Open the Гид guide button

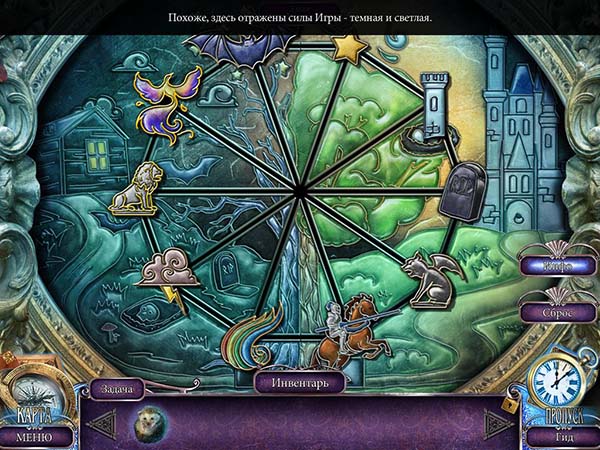(564, 436)
